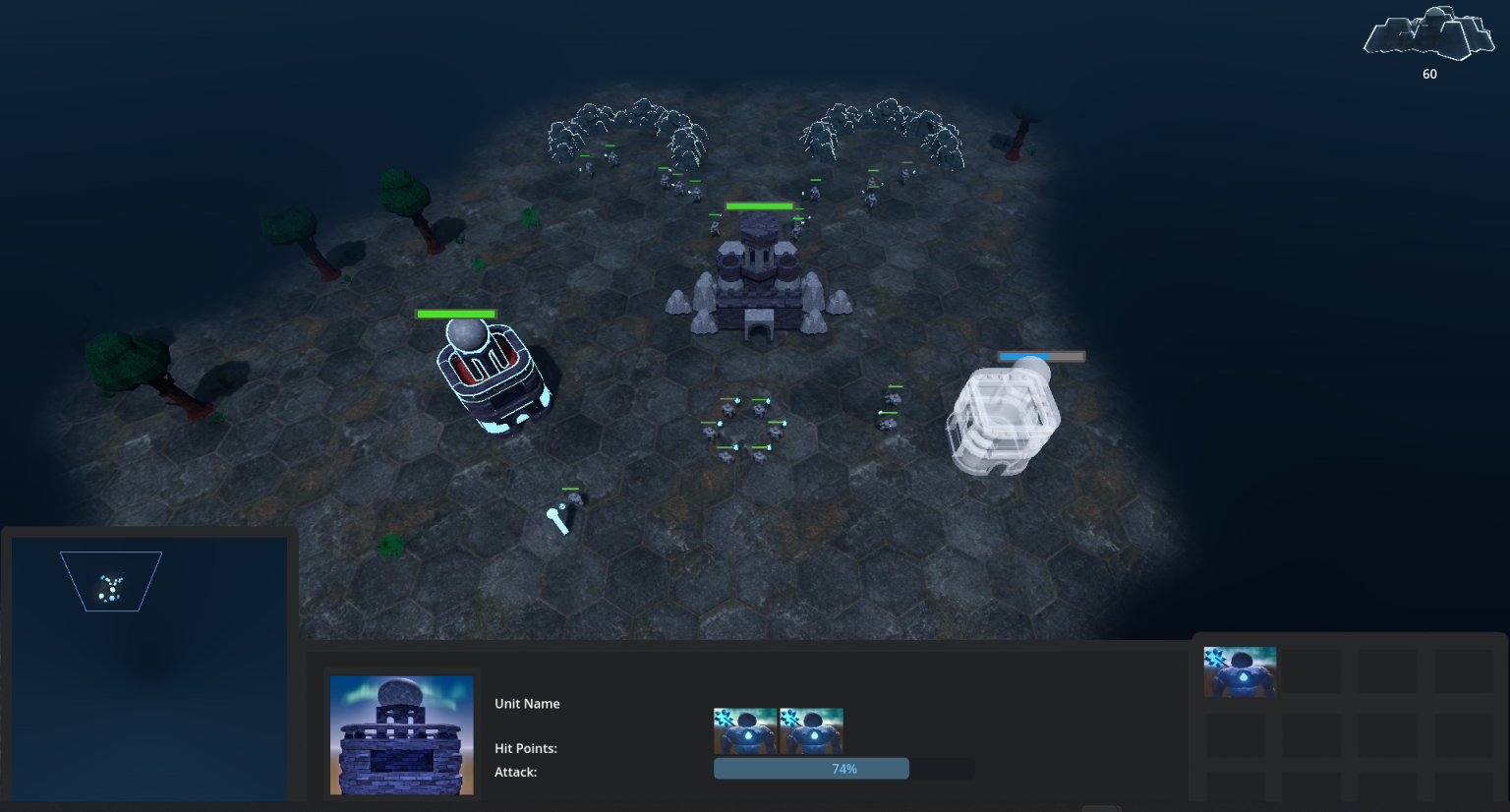This screenshot has width=1510, height=812.
Task: Click the first golem in the production queue
Action: click(x=744, y=730)
